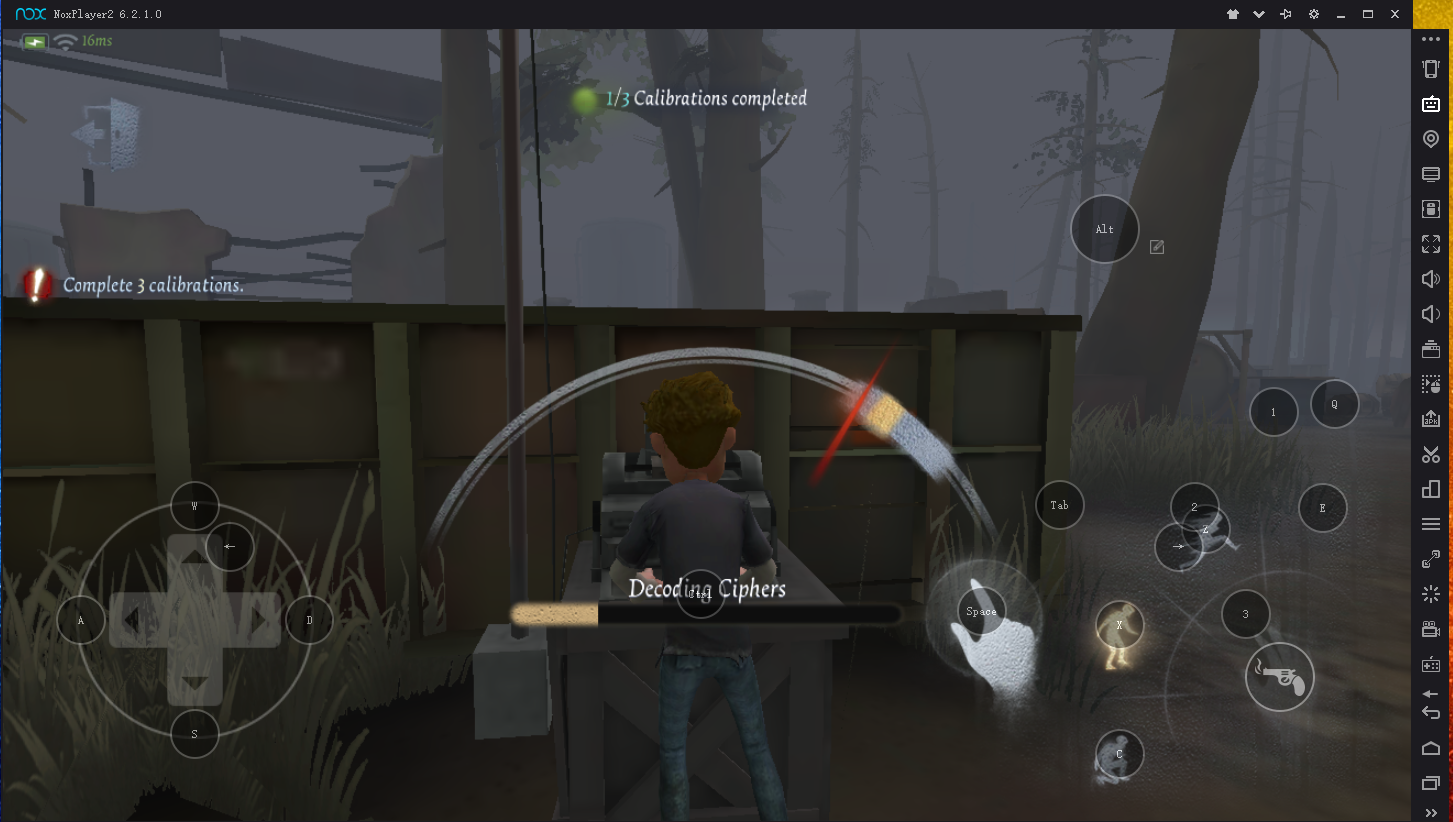Image resolution: width=1453 pixels, height=822 pixels.
Task: Click the red exclamation objective marker
Action: (37, 285)
